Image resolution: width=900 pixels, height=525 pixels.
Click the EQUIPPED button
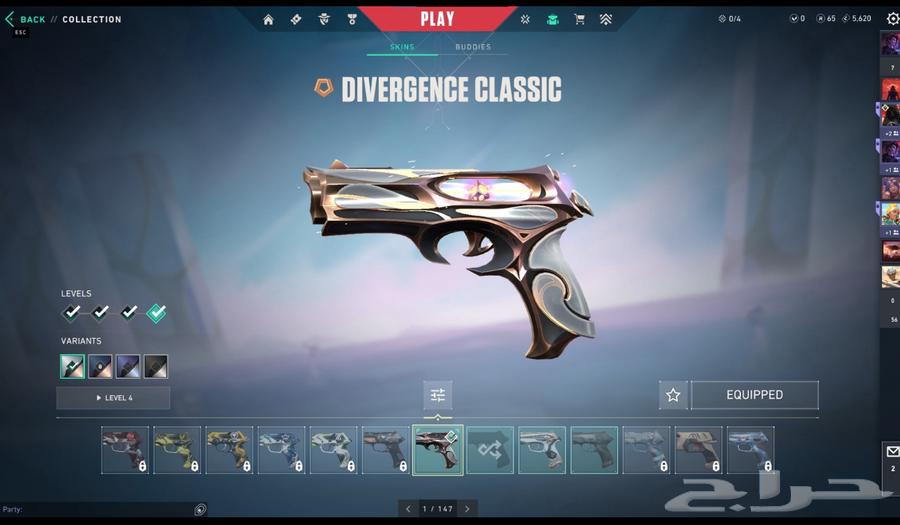click(x=754, y=395)
